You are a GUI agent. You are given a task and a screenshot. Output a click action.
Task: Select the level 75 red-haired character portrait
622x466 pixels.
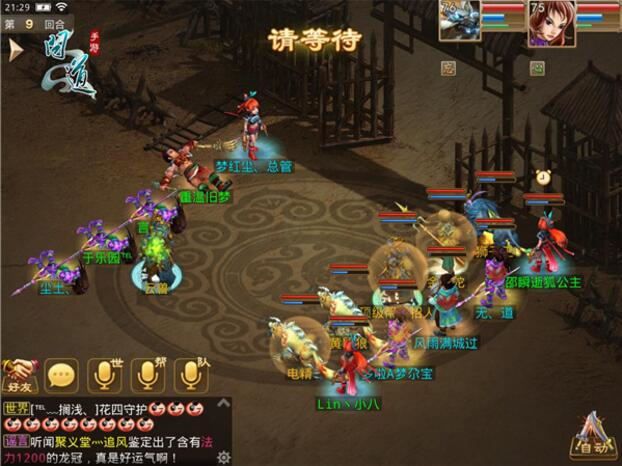coord(551,23)
